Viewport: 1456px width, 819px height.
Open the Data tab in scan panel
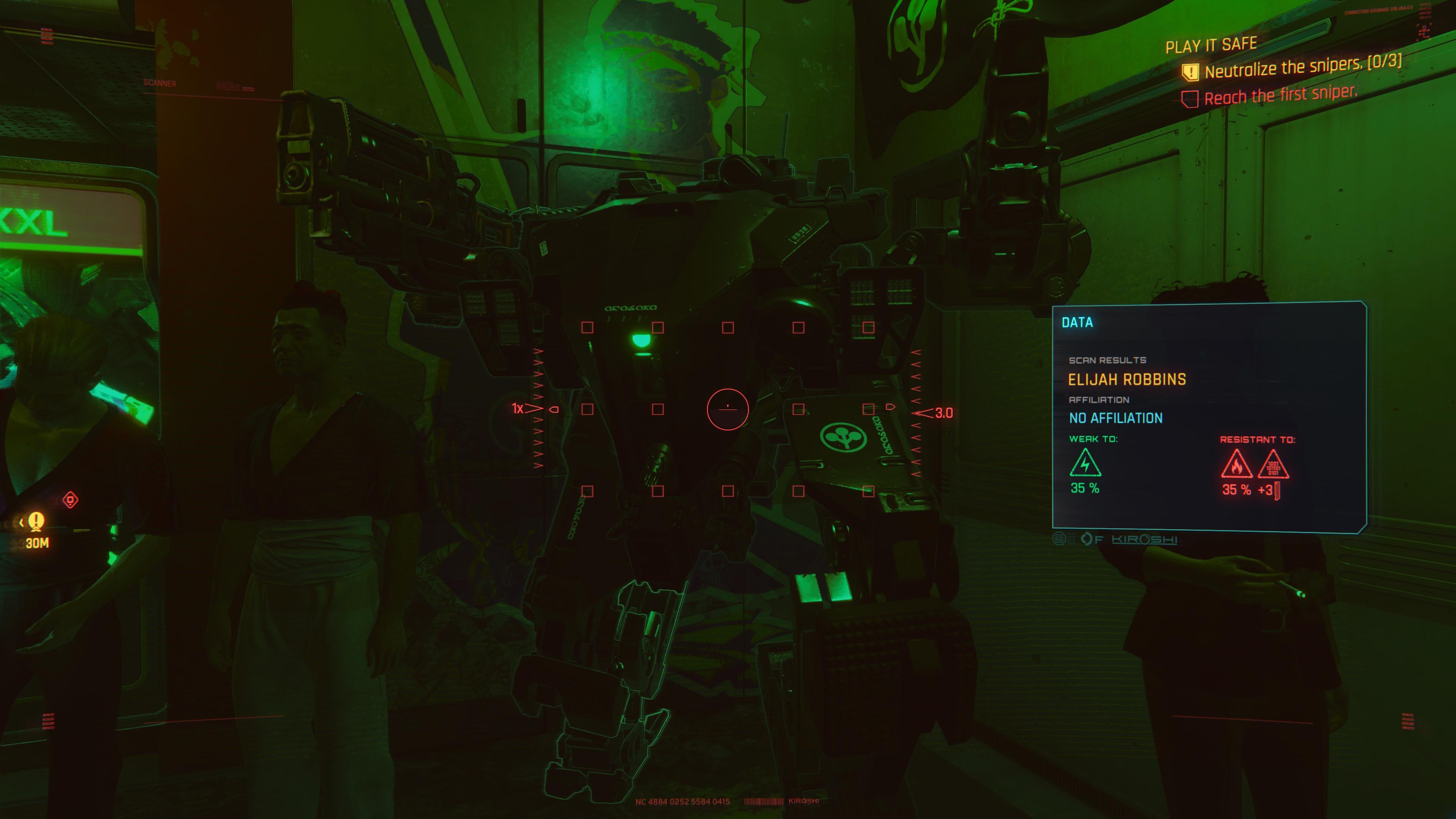coord(1077,323)
